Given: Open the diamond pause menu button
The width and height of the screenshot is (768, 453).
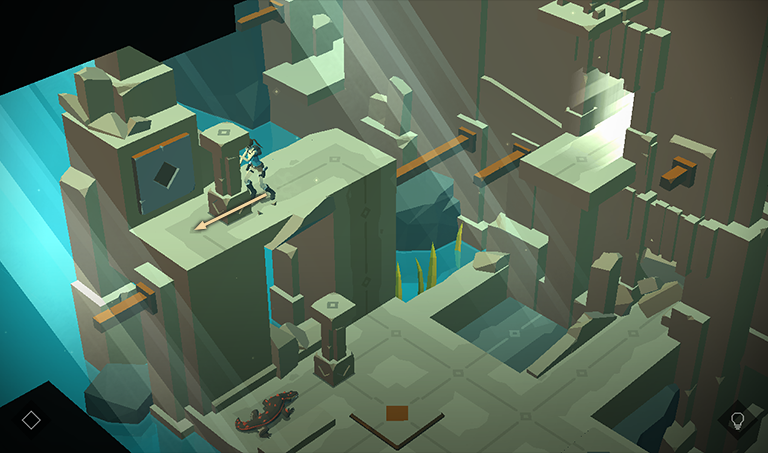Looking at the screenshot, I should point(31,419).
